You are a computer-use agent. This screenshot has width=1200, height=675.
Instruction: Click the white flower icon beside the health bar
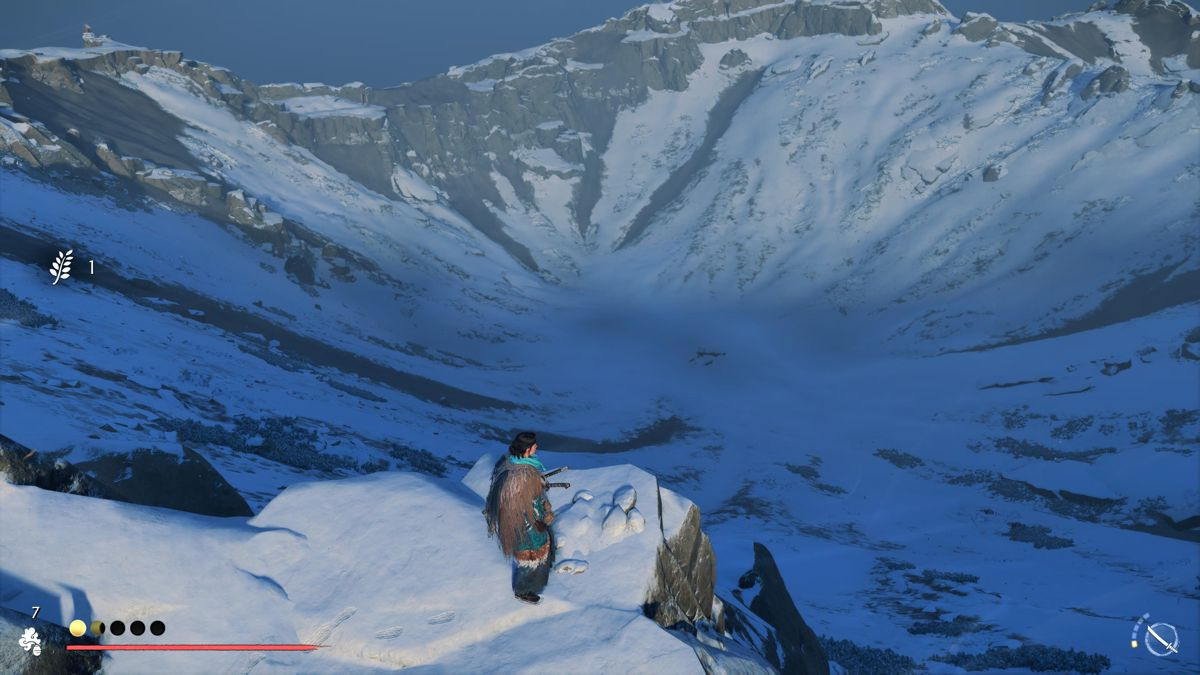pyautogui.click(x=31, y=641)
